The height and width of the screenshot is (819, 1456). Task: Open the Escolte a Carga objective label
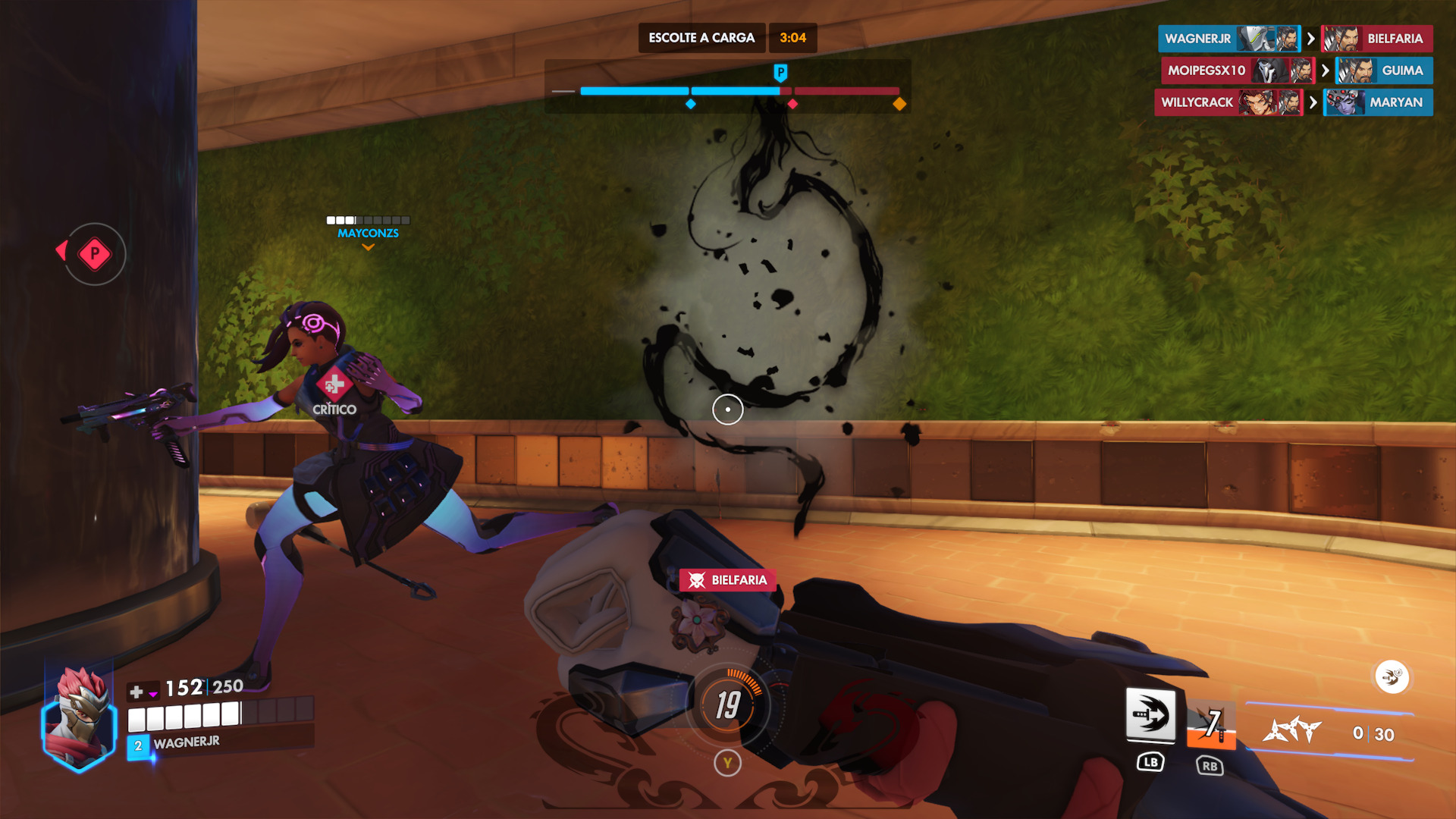click(701, 38)
